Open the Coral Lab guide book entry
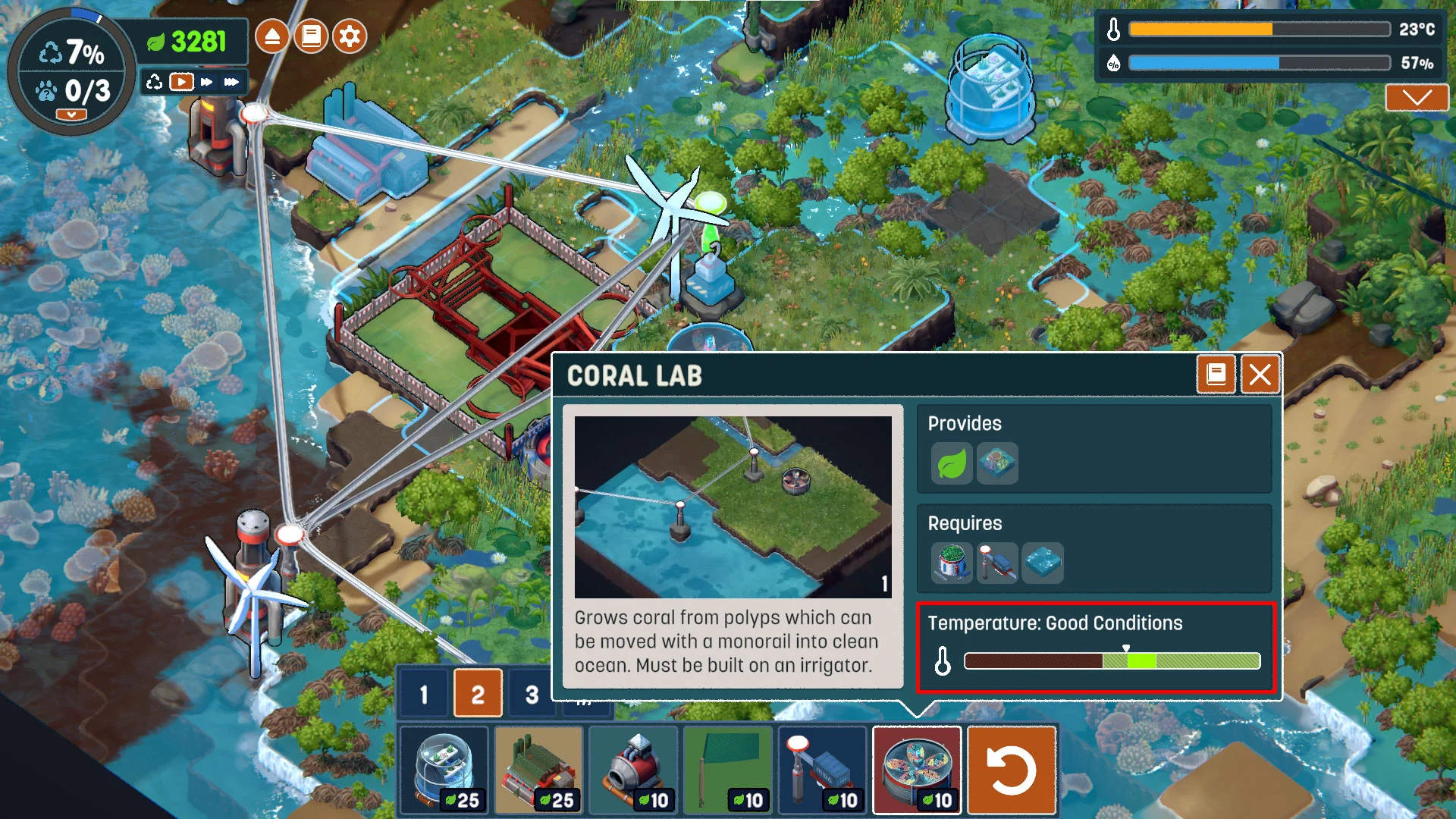Image resolution: width=1456 pixels, height=819 pixels. (x=1216, y=375)
